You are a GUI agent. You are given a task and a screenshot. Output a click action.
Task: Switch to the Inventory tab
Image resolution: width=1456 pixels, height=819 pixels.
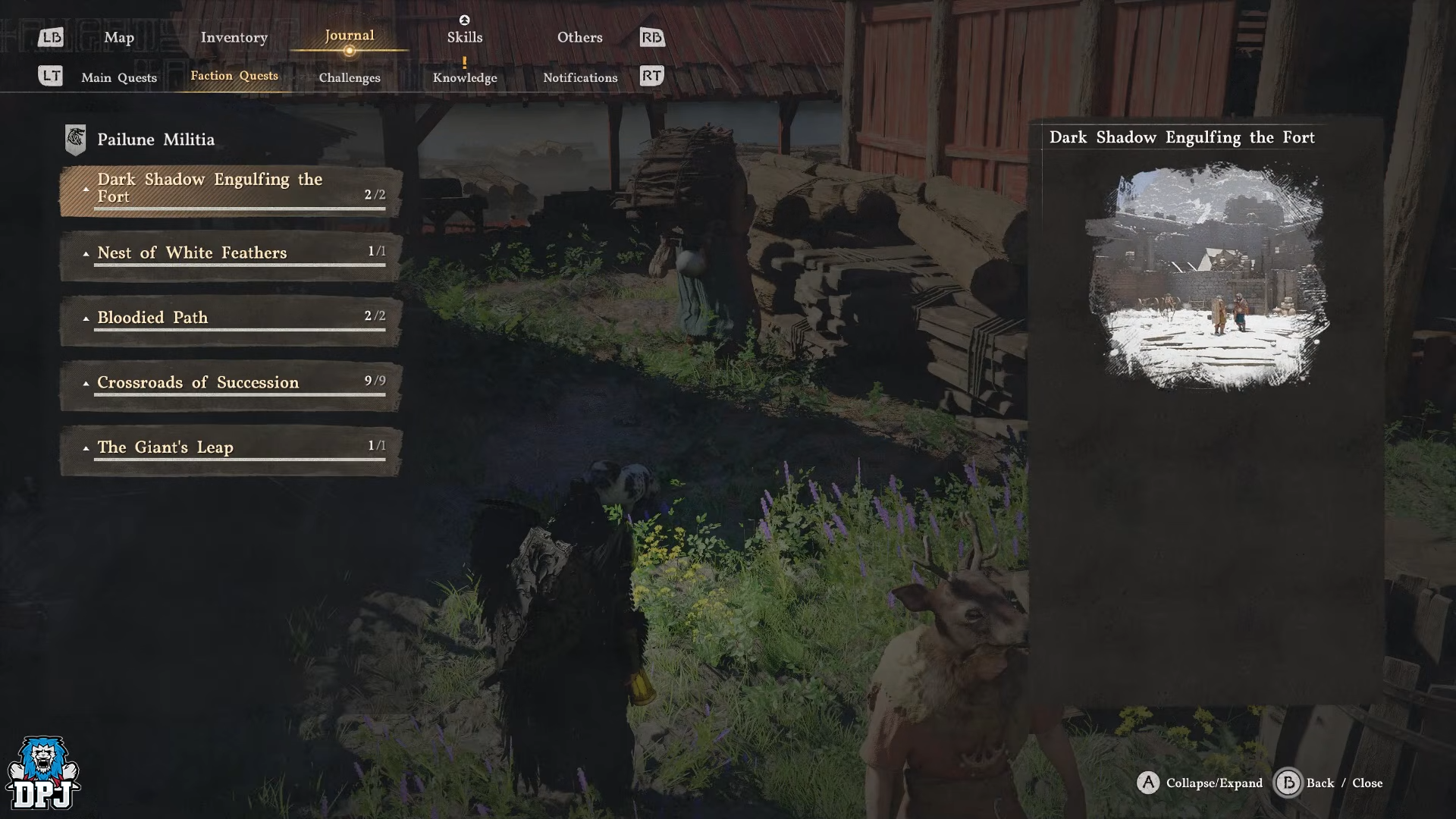pos(234,37)
